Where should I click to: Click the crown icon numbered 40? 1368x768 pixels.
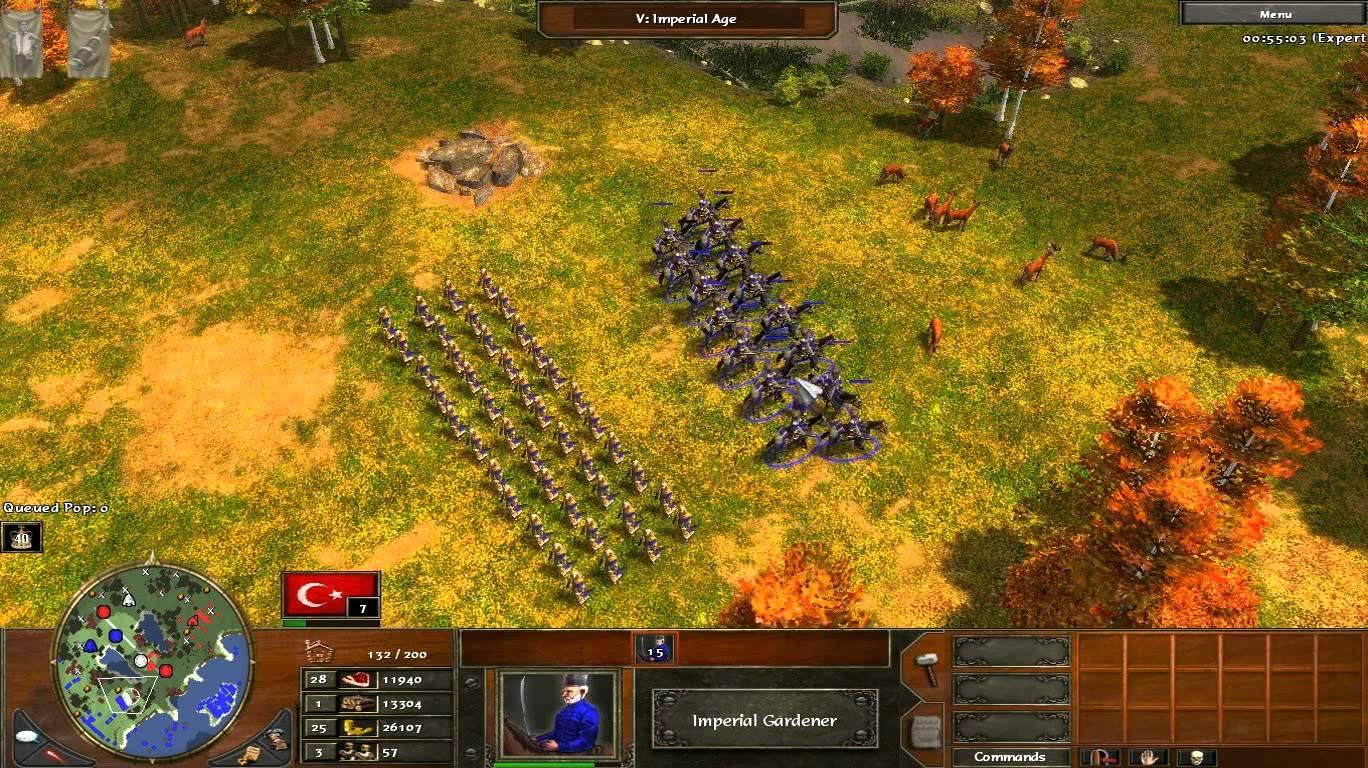click(21, 537)
